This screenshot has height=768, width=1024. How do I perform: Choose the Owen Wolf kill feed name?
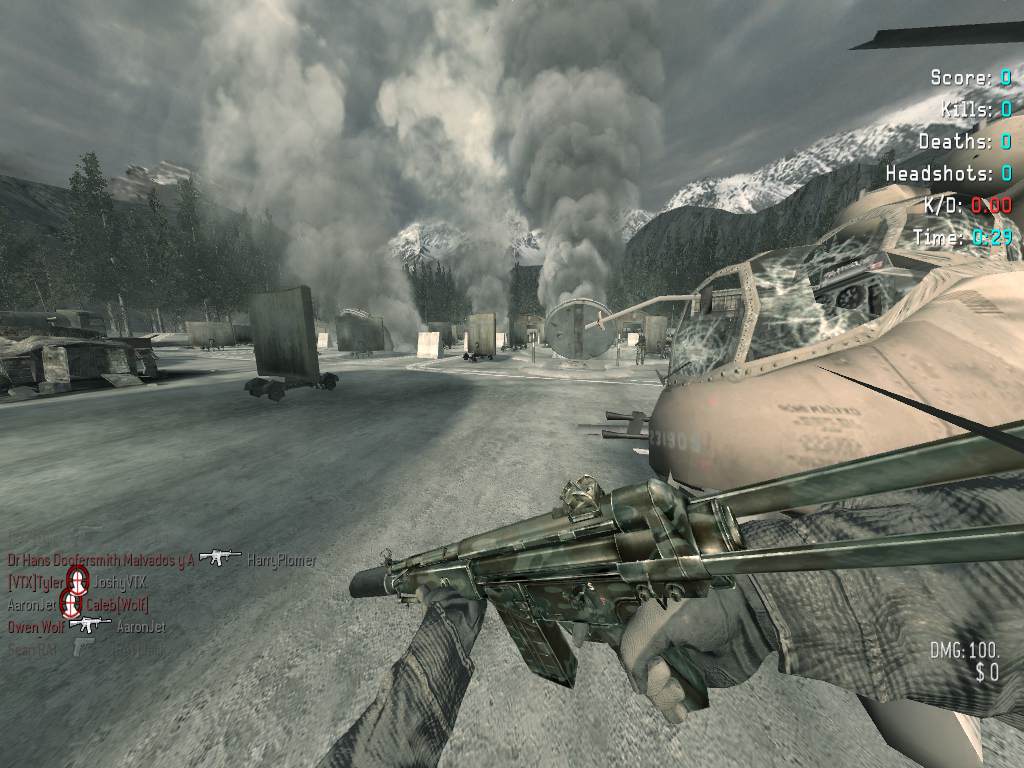point(34,627)
